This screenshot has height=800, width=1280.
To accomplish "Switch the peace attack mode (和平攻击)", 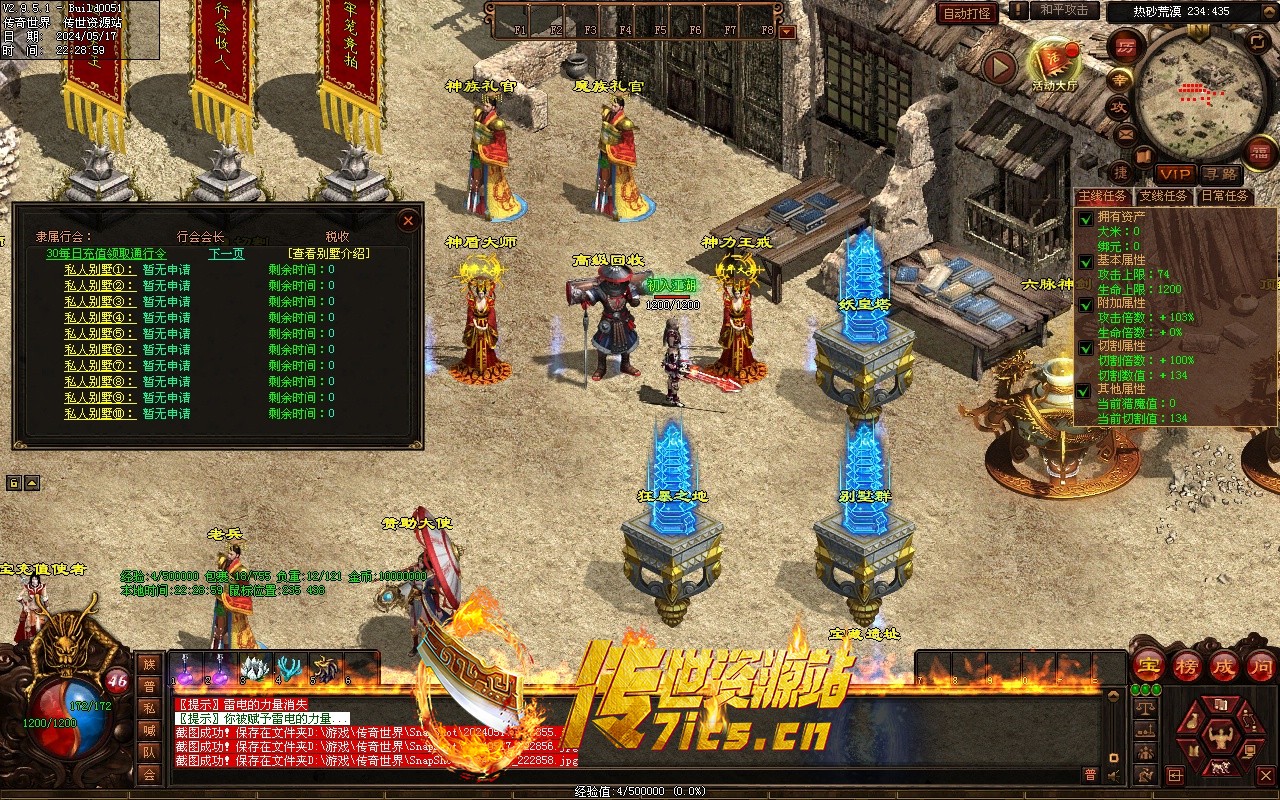I will point(1063,10).
